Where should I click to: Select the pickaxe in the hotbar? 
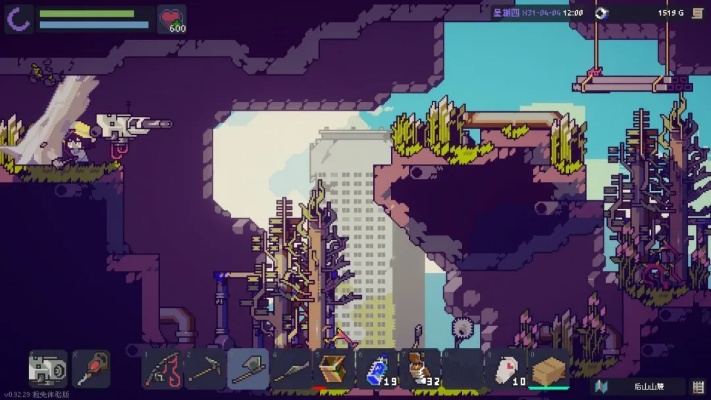click(x=204, y=369)
